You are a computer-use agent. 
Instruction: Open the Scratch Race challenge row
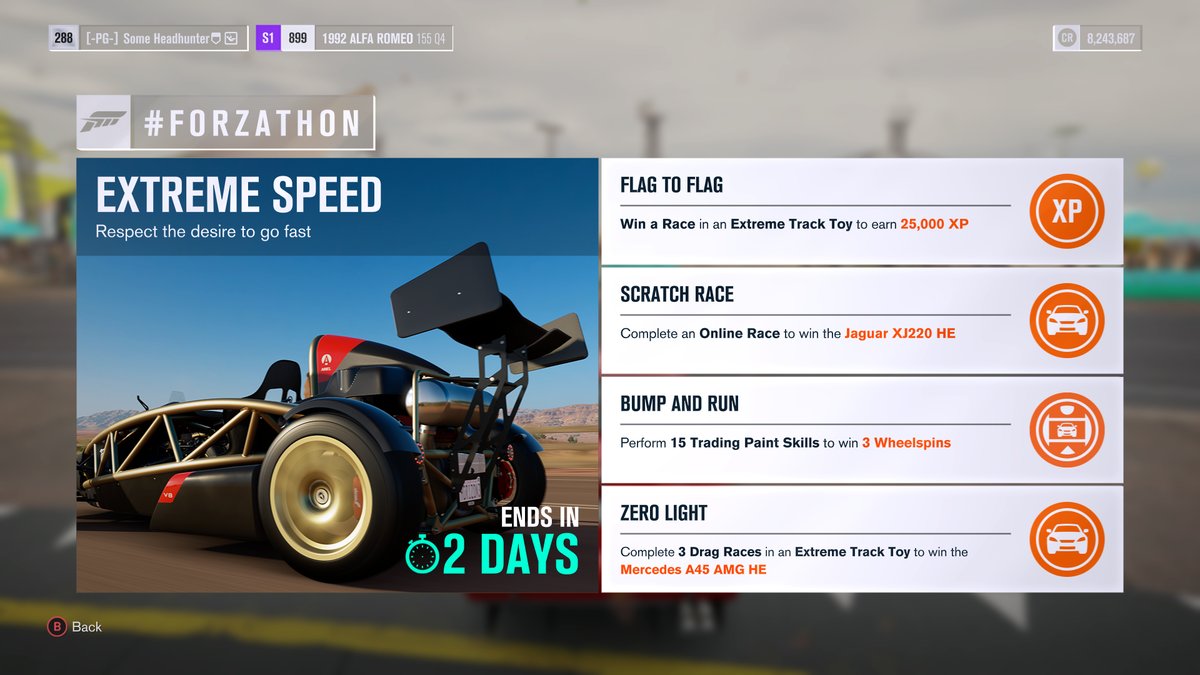click(x=815, y=320)
